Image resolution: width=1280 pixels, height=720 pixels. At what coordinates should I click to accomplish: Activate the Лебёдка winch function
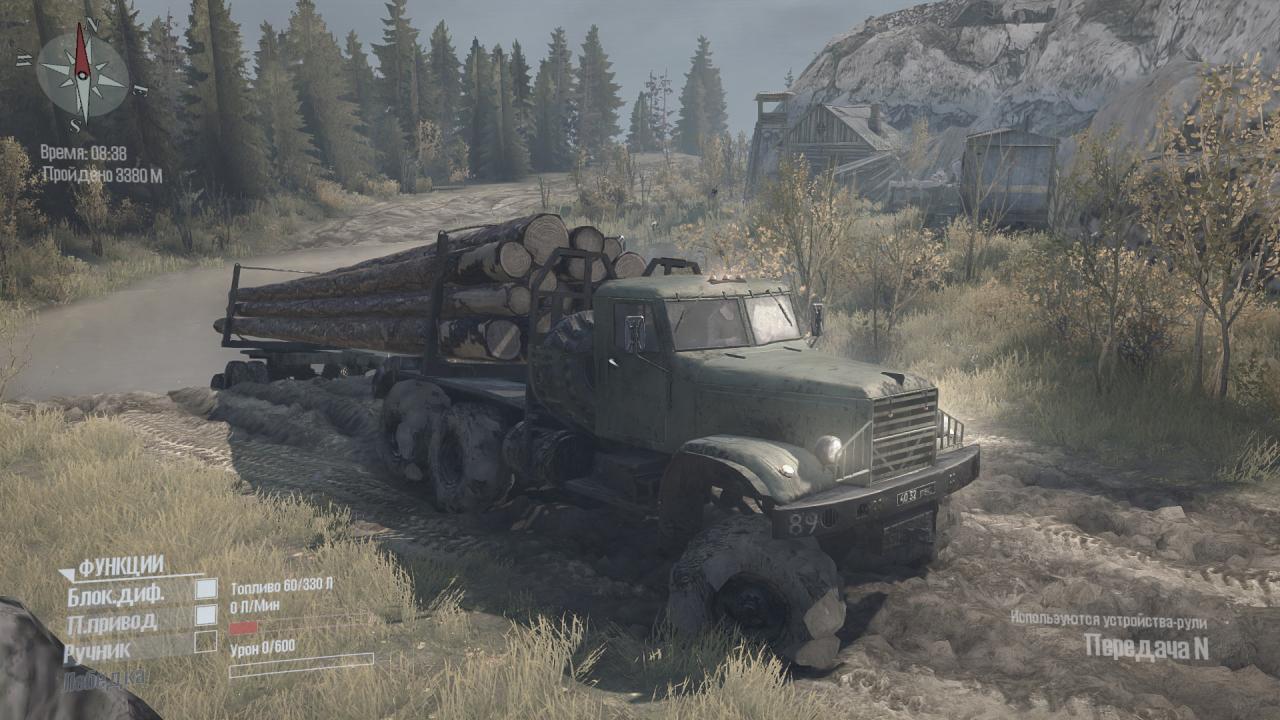(107, 678)
